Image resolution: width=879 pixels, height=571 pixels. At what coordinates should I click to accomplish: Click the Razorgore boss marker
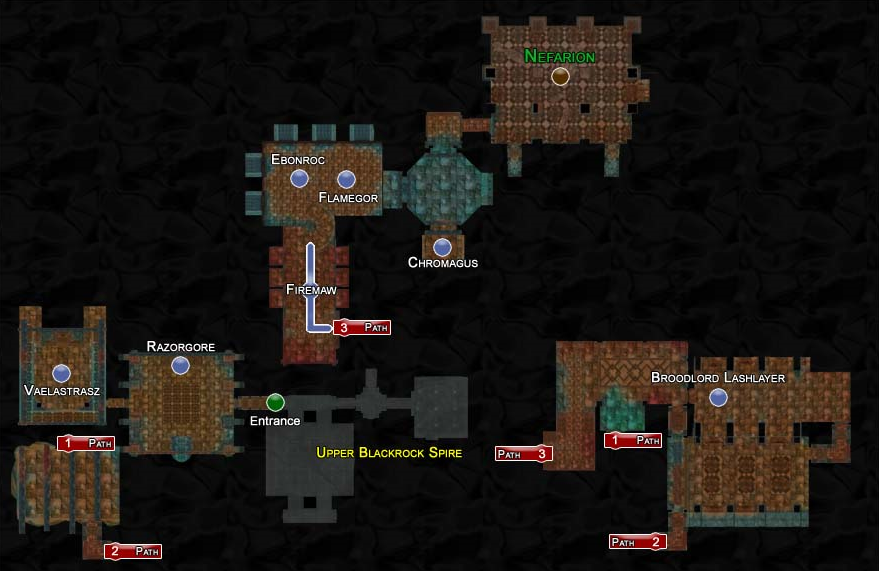[x=180, y=366]
